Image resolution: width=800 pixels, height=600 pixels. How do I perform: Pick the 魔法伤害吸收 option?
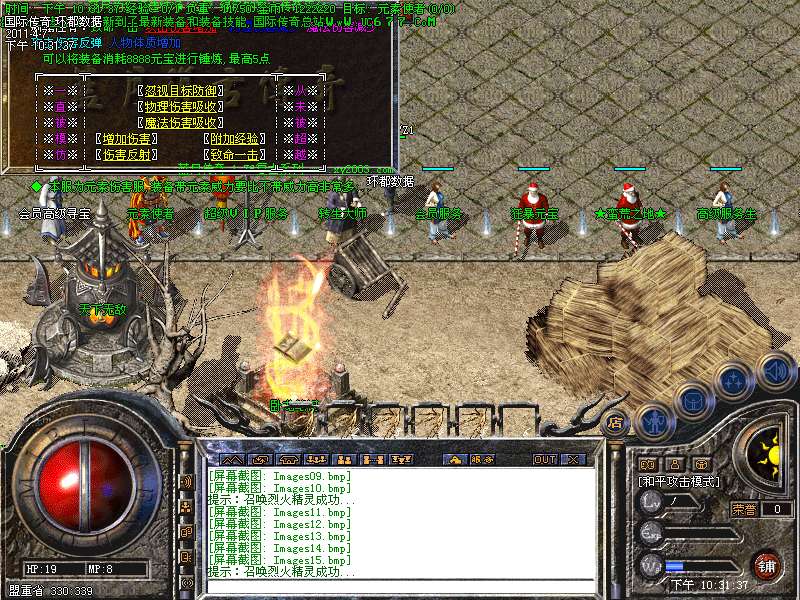point(181,123)
